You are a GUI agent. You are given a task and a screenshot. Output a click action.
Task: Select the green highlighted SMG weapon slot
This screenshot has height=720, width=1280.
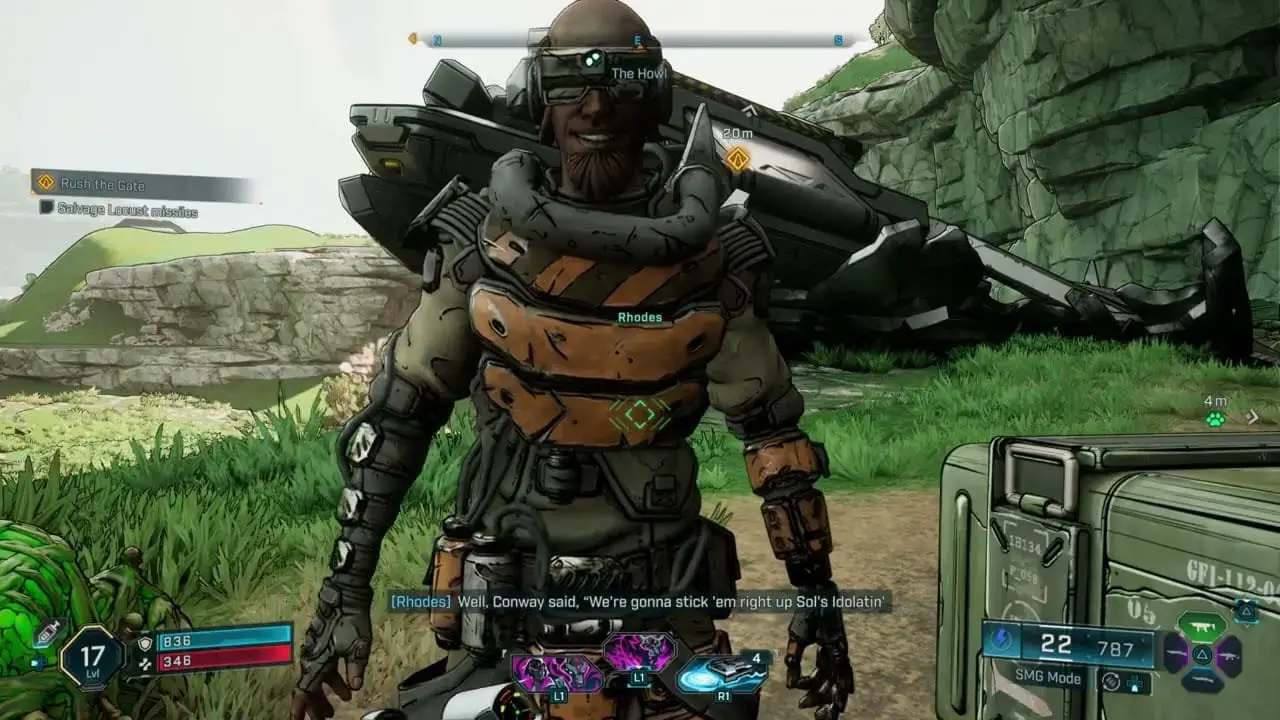coord(1201,627)
